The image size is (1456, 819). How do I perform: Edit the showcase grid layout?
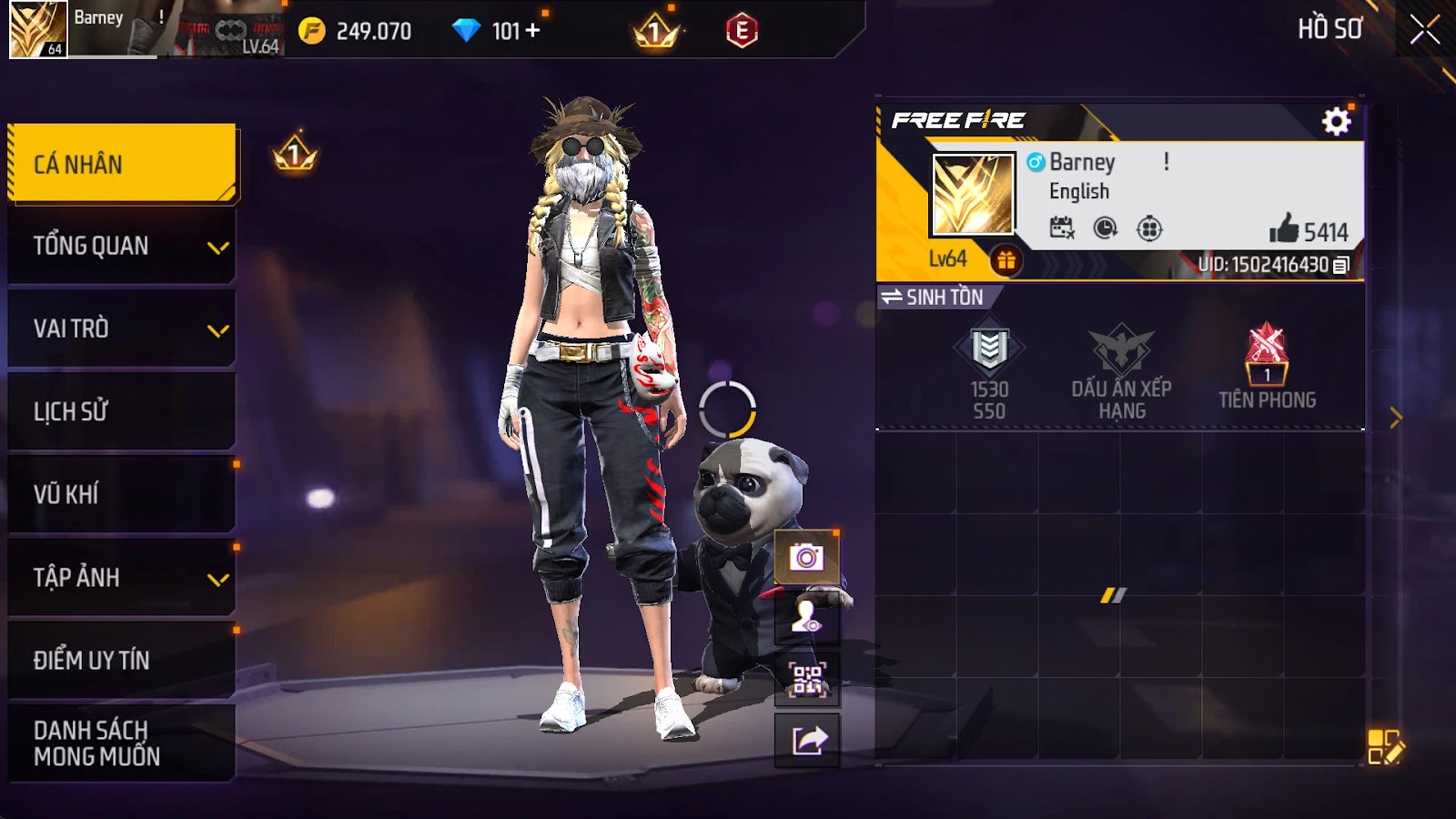click(x=1385, y=746)
